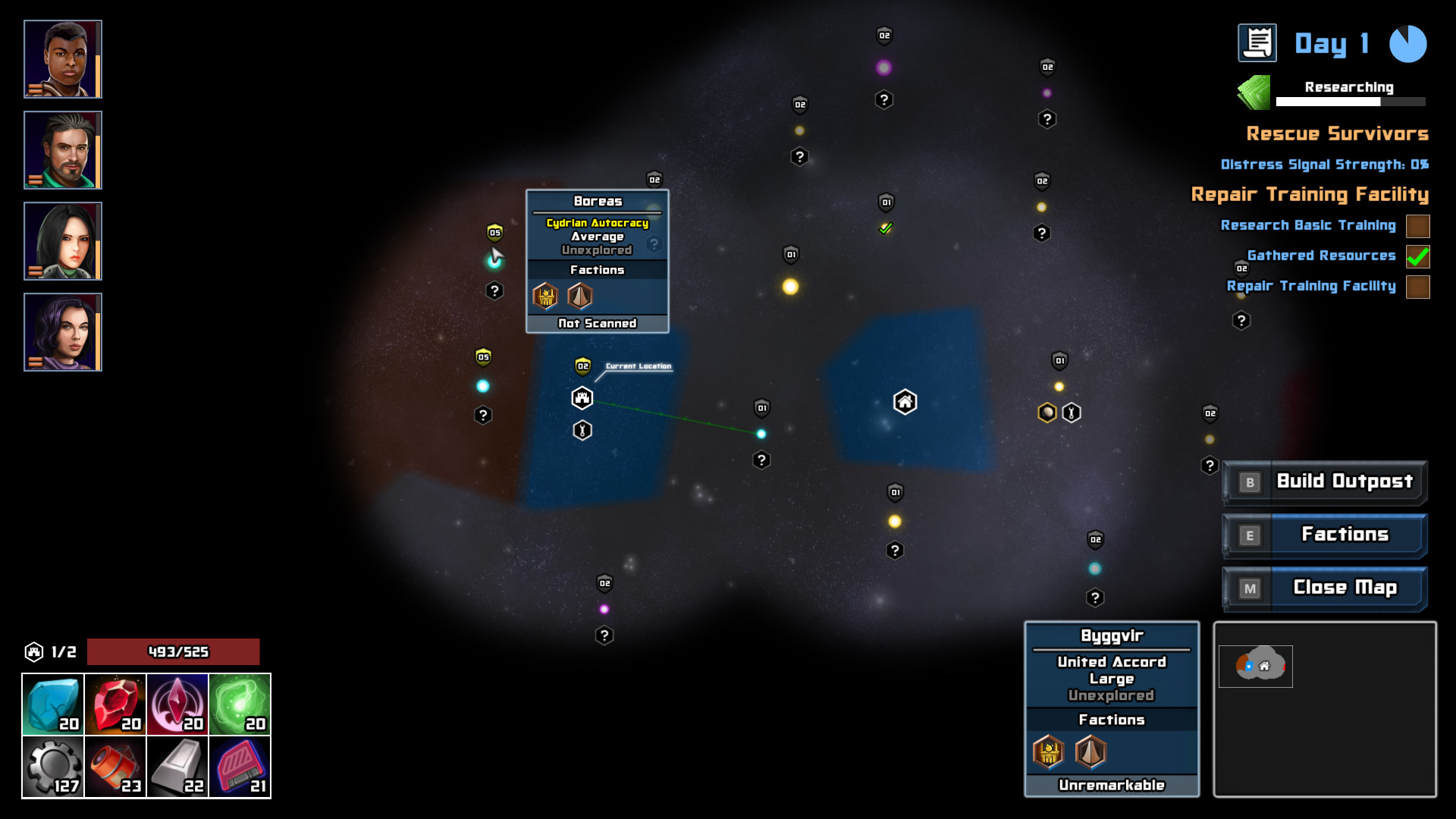Select the Current Location outpost marker on map

click(581, 397)
